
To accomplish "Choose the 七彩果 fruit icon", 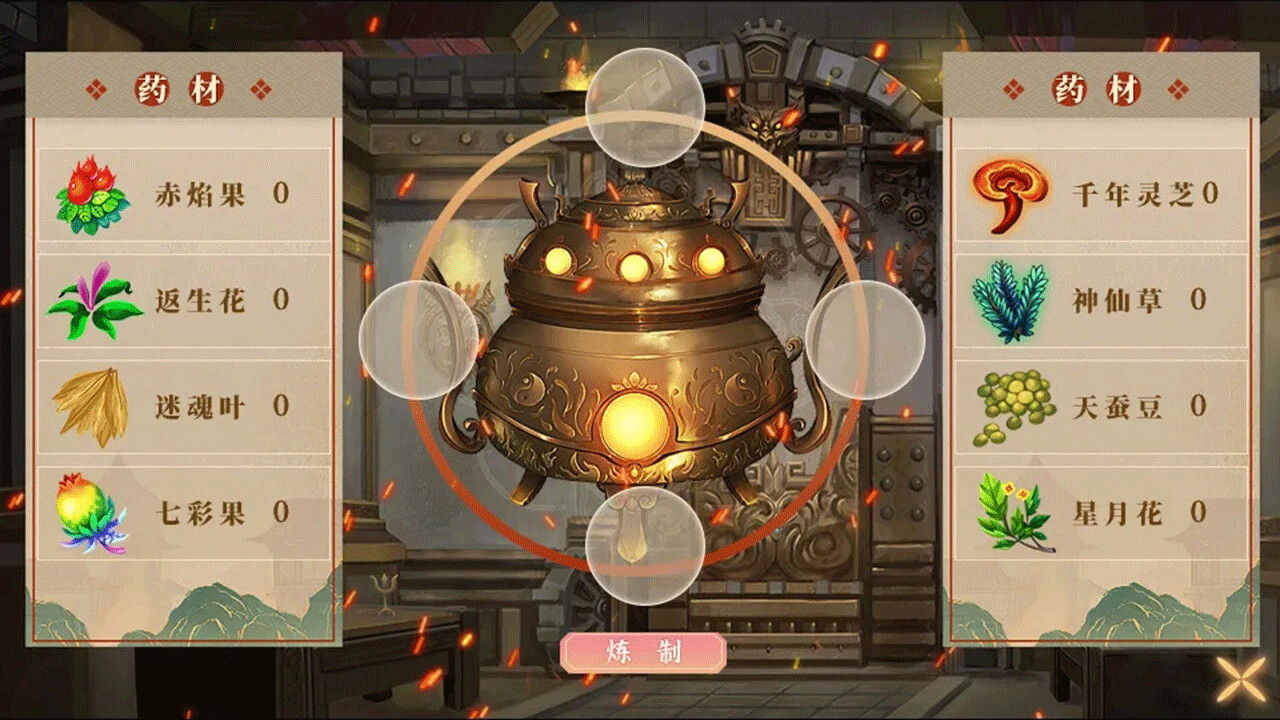I will pyautogui.click(x=90, y=512).
